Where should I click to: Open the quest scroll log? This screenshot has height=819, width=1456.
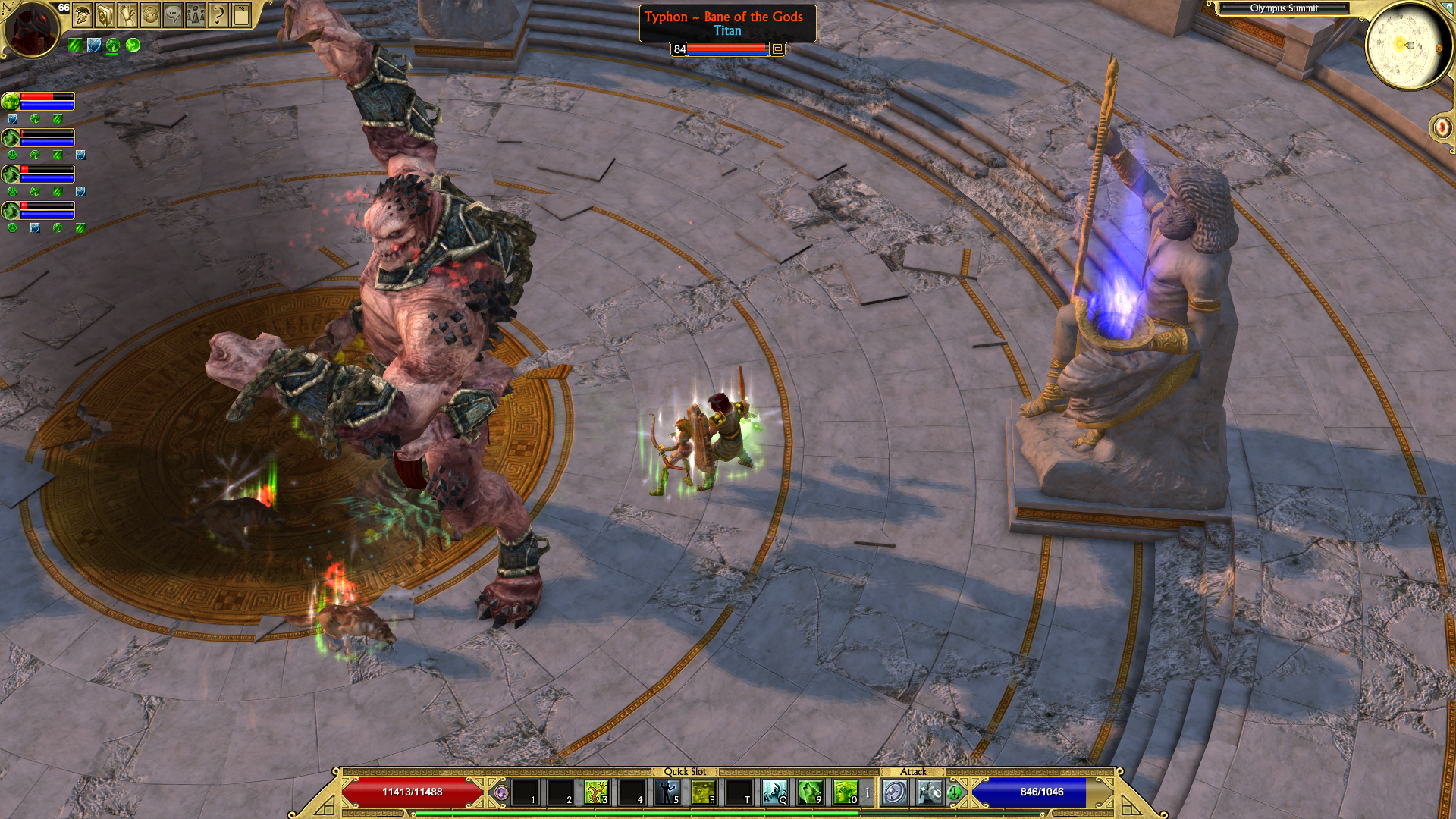tap(127, 14)
